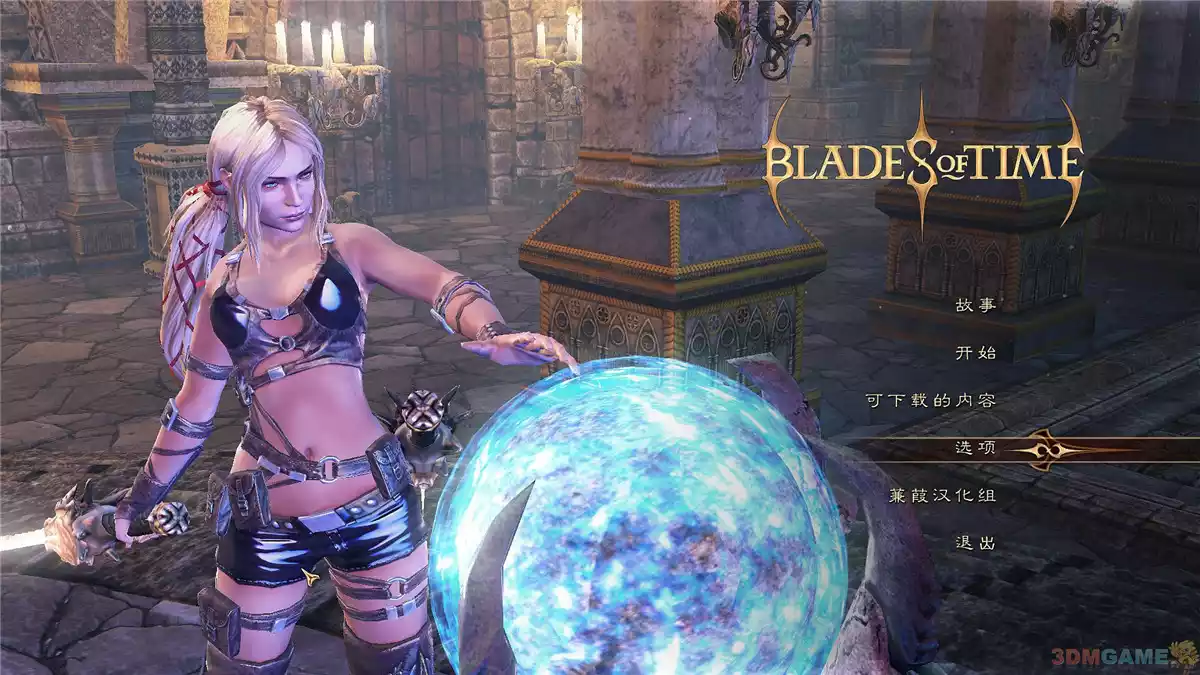Open the 故事 (Story) menu entry
Screen dimensions: 1200x675
pos(974,305)
